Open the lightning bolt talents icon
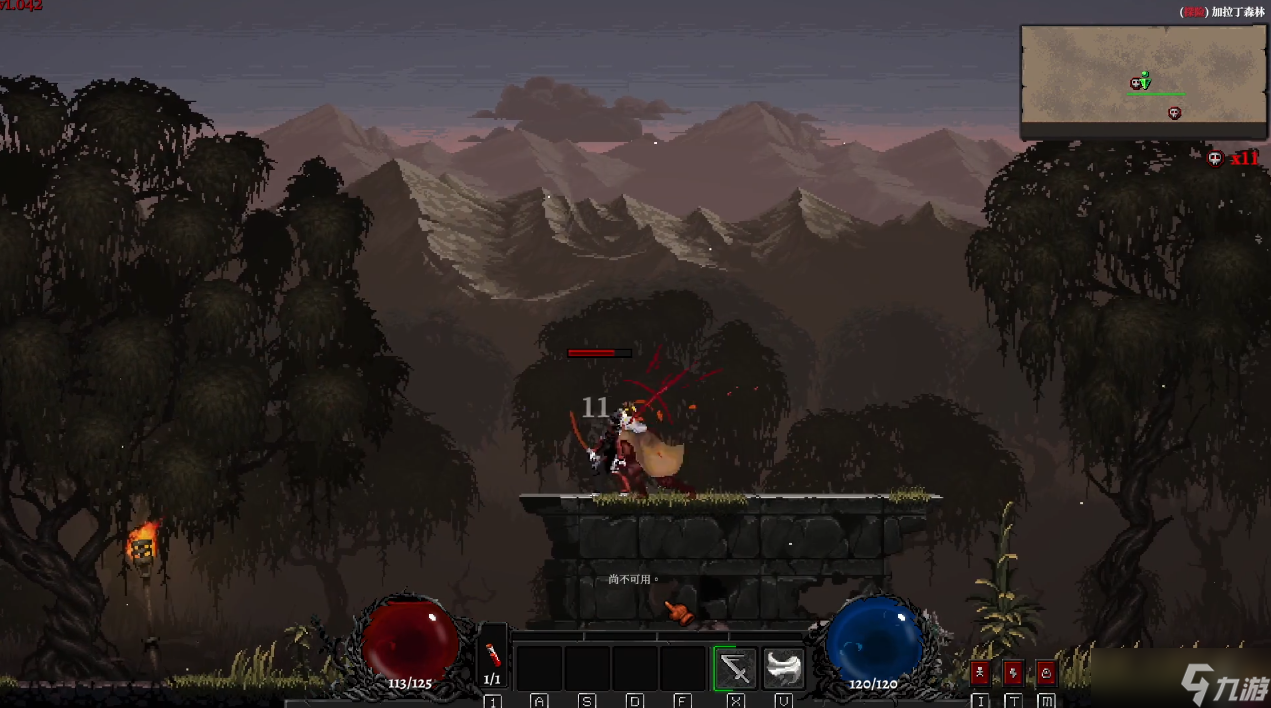The width and height of the screenshot is (1271, 708). pyautogui.click(x=1013, y=672)
